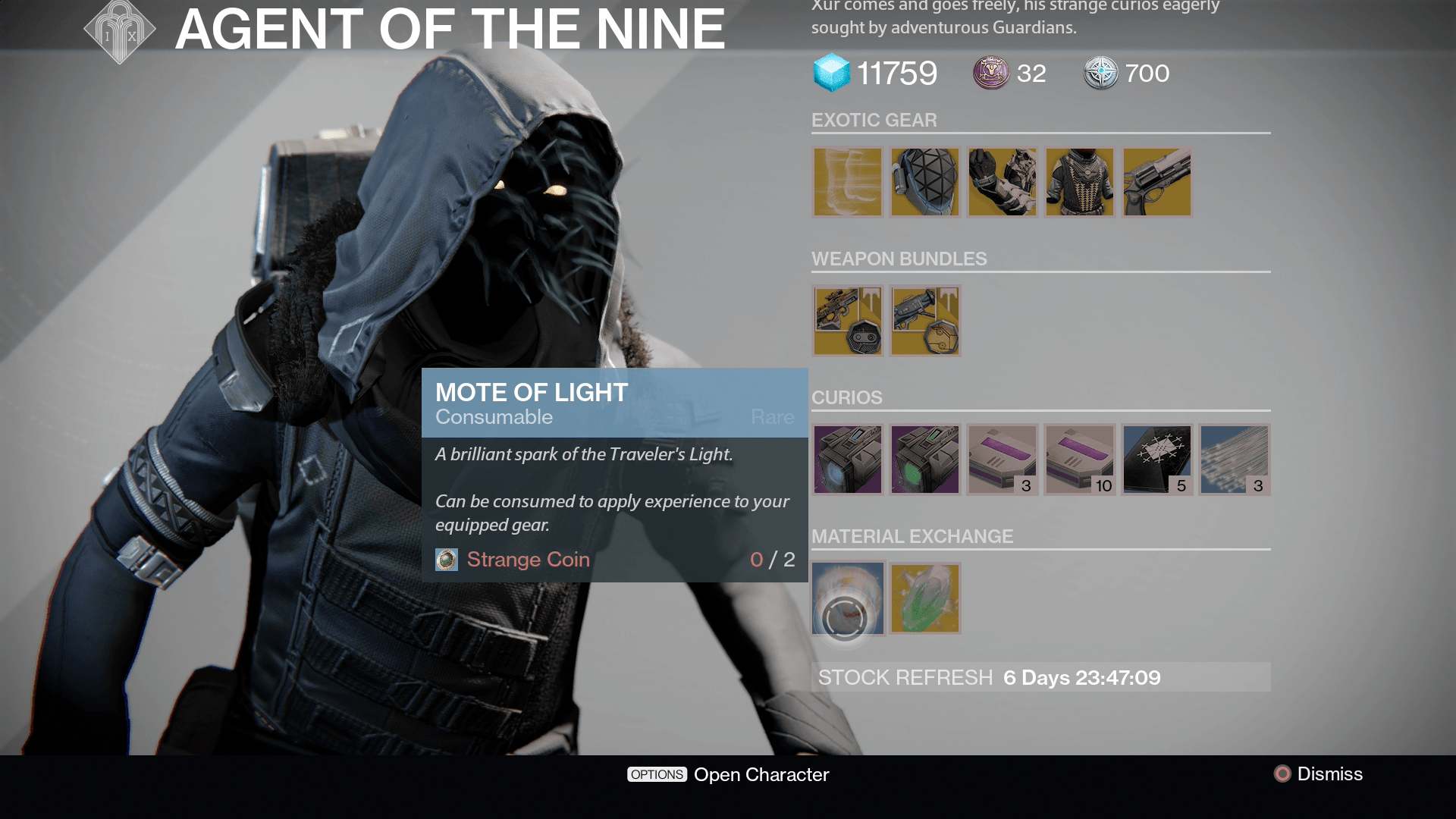The height and width of the screenshot is (819, 1456).
Task: Select the ammo synthesis stack of 10
Action: (x=1079, y=459)
